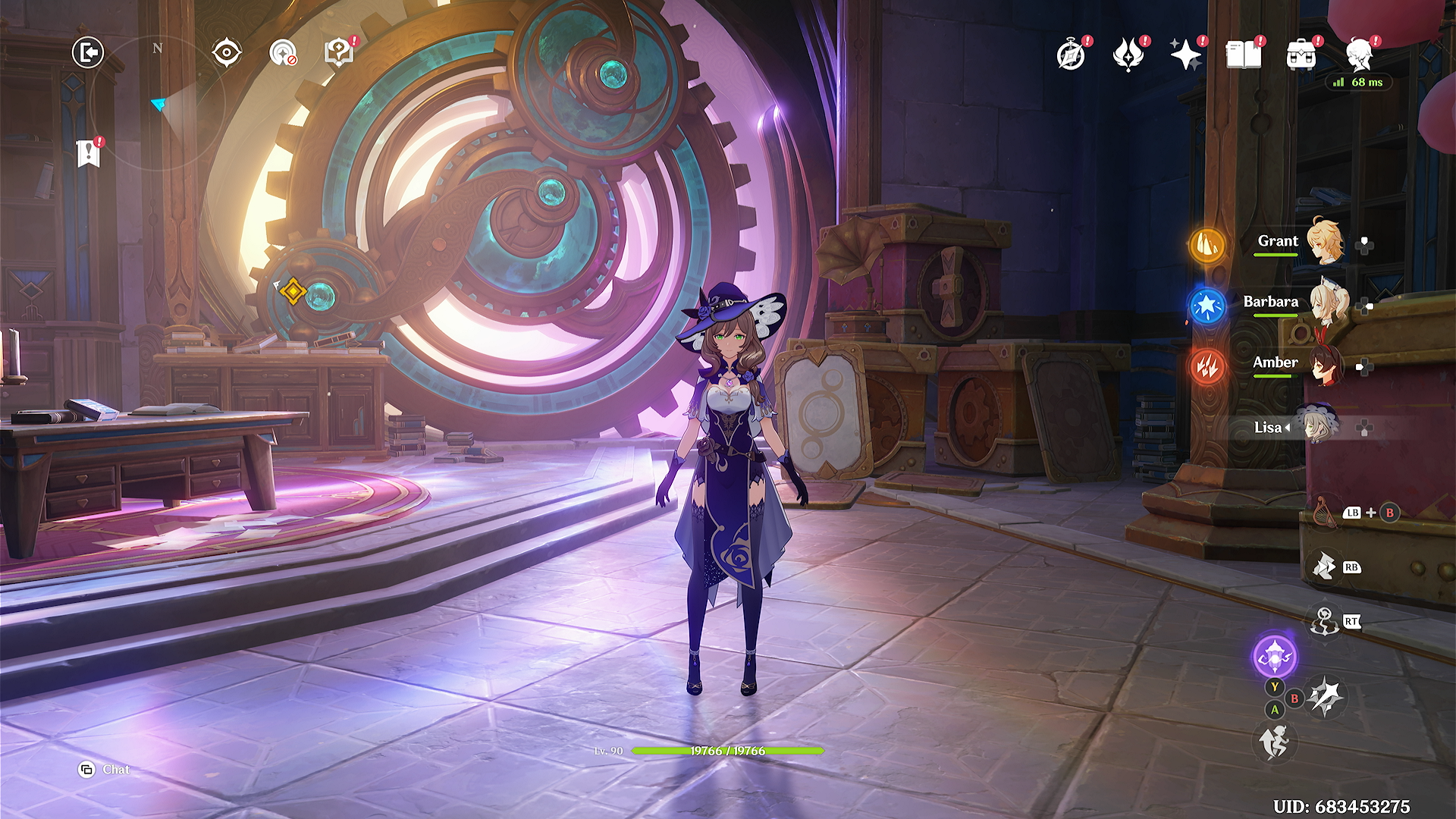The height and width of the screenshot is (819, 1456).
Task: Open the eye-shaped view icon
Action: coord(227,53)
